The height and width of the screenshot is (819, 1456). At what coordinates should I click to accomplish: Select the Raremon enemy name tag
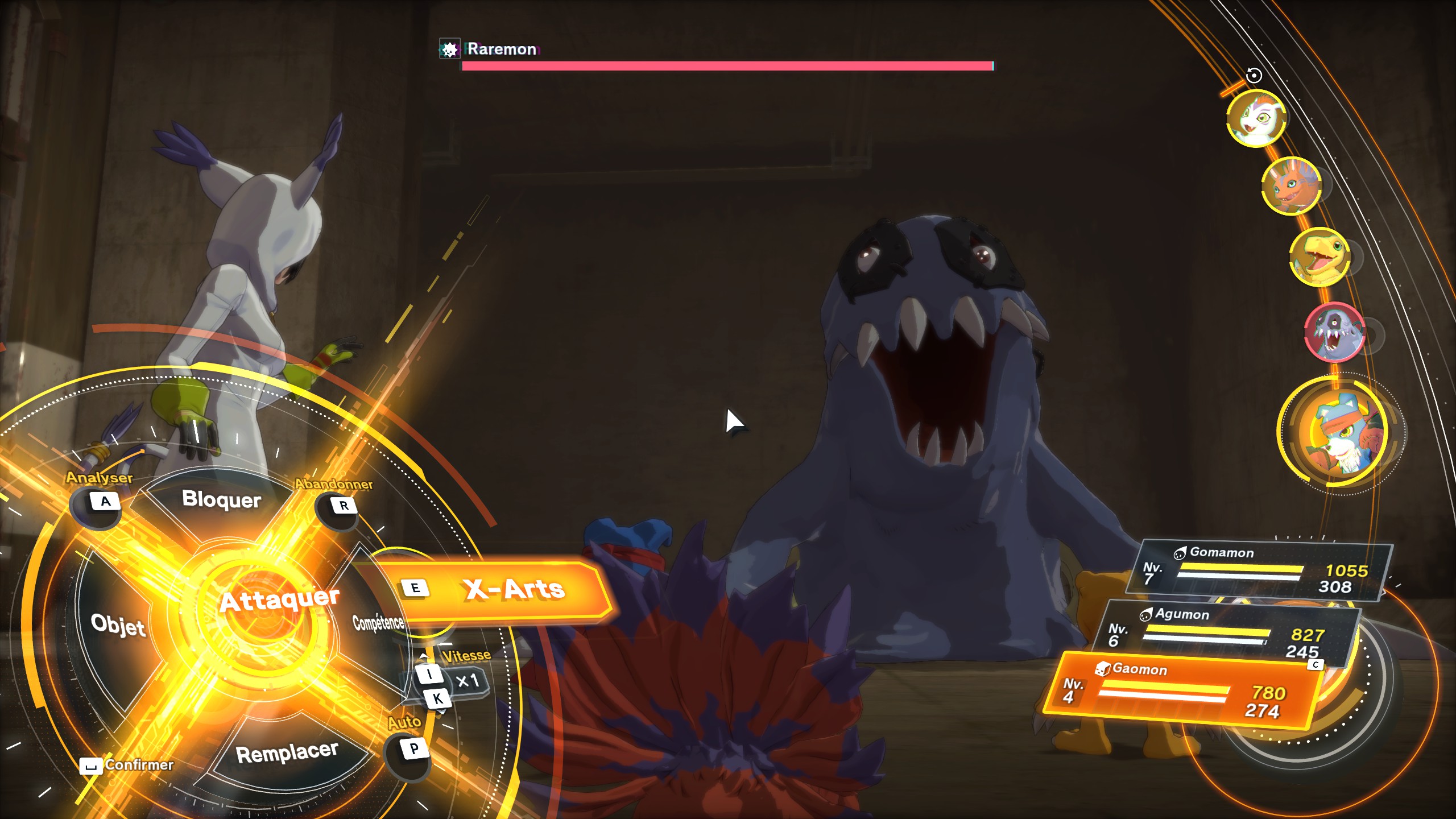[x=502, y=49]
